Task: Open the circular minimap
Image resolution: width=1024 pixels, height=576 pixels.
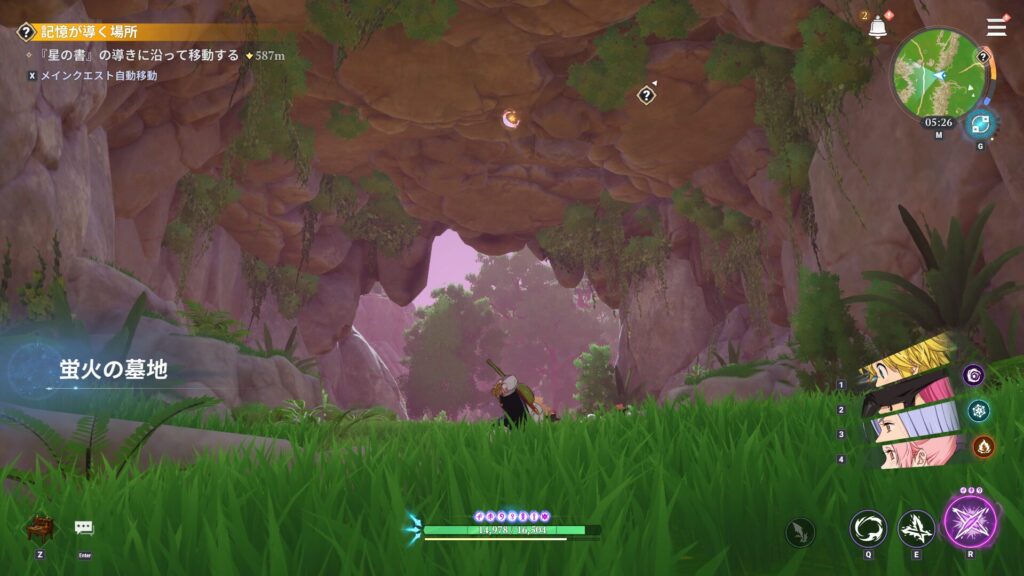Action: (x=938, y=74)
